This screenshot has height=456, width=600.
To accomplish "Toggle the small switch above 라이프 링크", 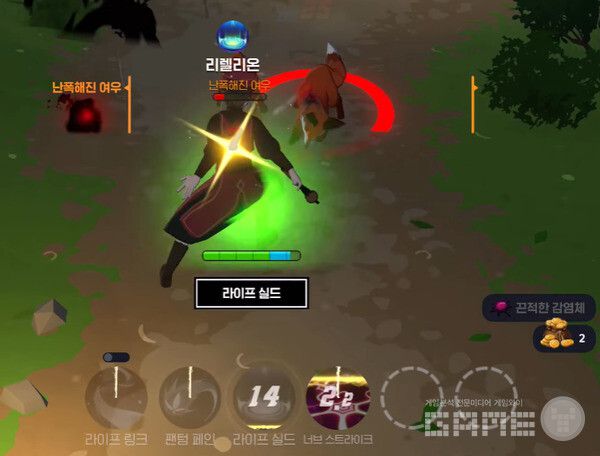I will (116, 357).
